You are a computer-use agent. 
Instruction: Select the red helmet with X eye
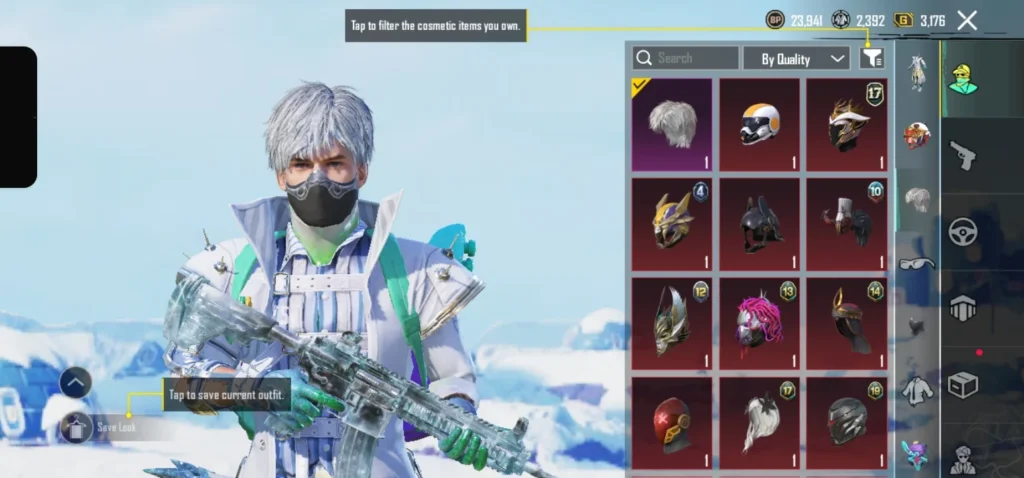(x=672, y=422)
